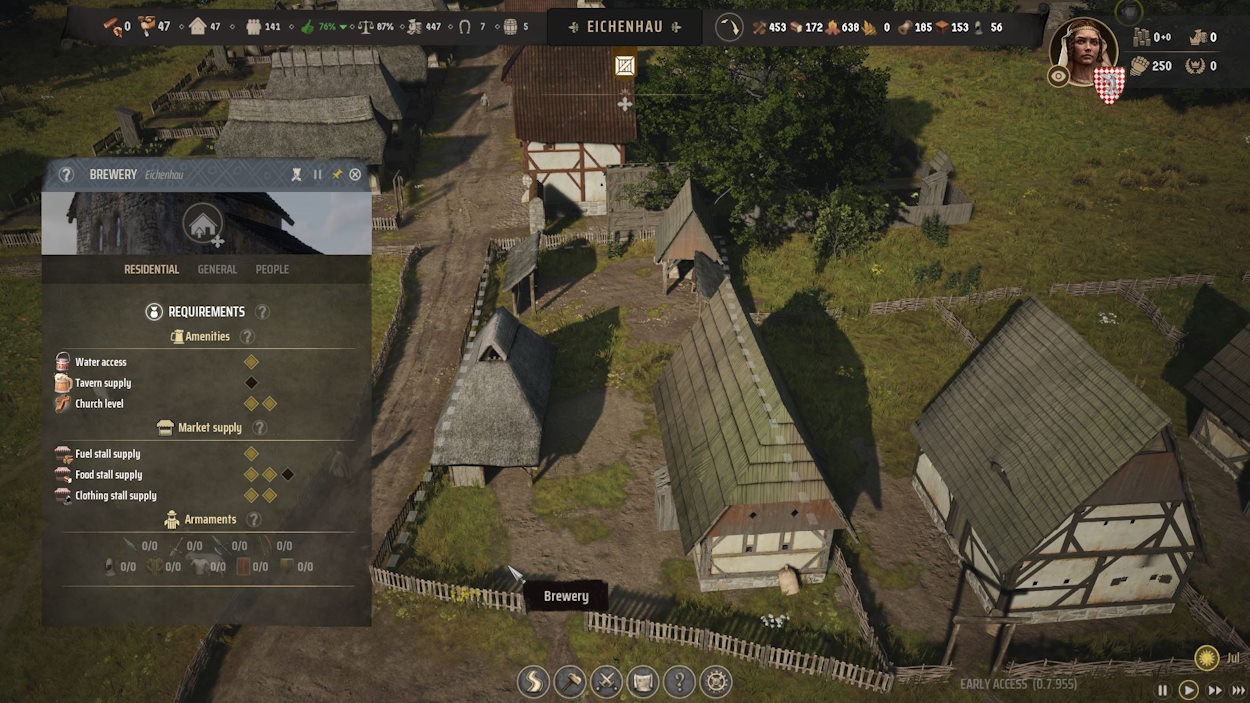Open the army crossed-swords menu
This screenshot has width=1250, height=703.
pos(606,682)
